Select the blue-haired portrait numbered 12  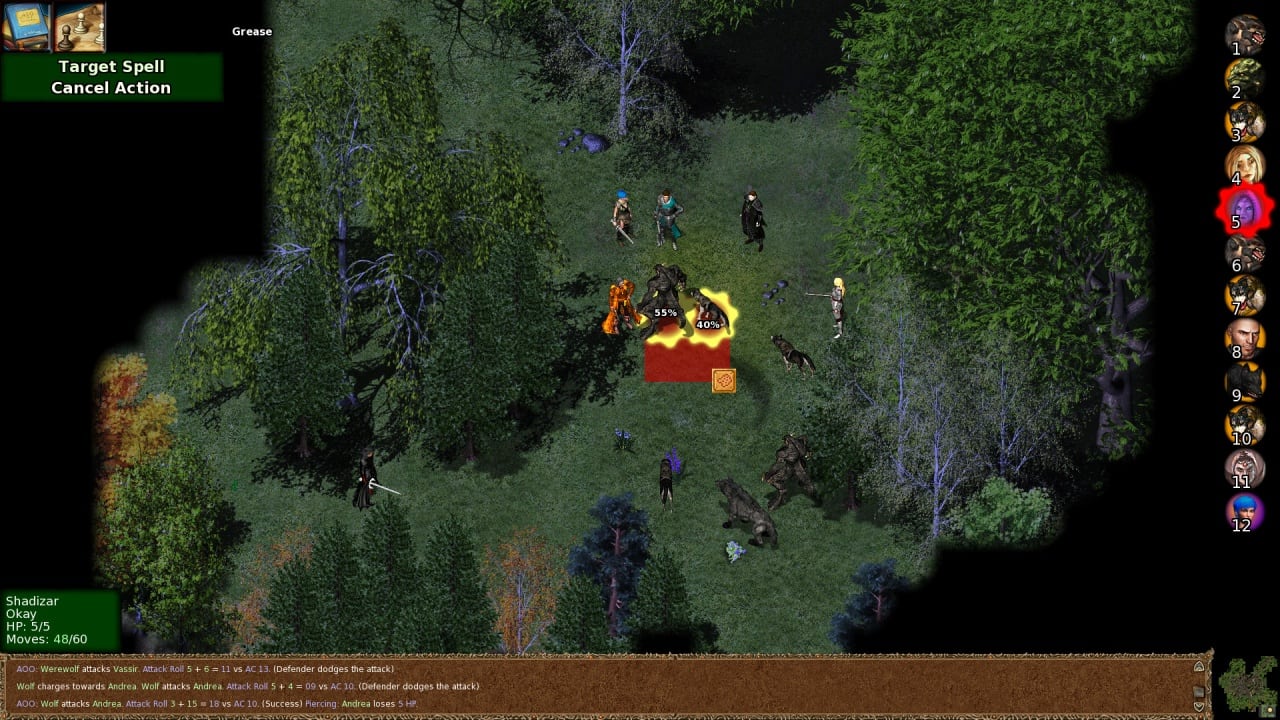(1244, 512)
